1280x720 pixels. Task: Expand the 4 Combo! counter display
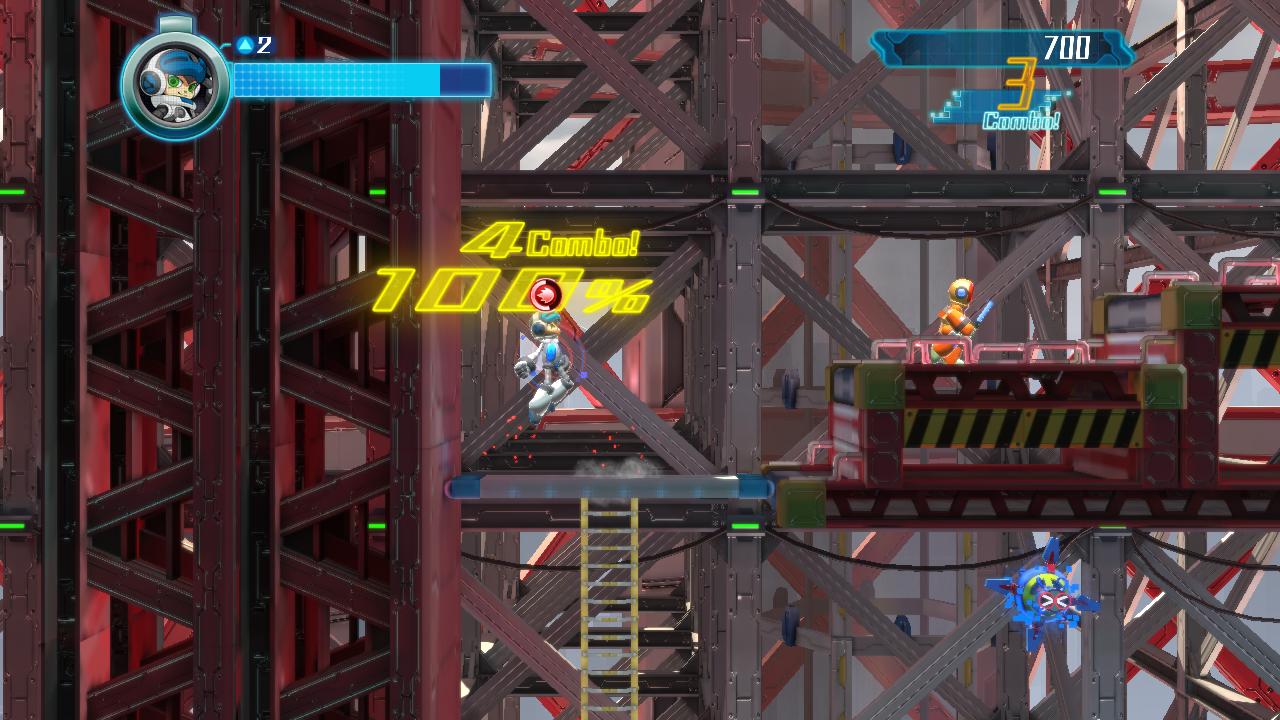550,240
